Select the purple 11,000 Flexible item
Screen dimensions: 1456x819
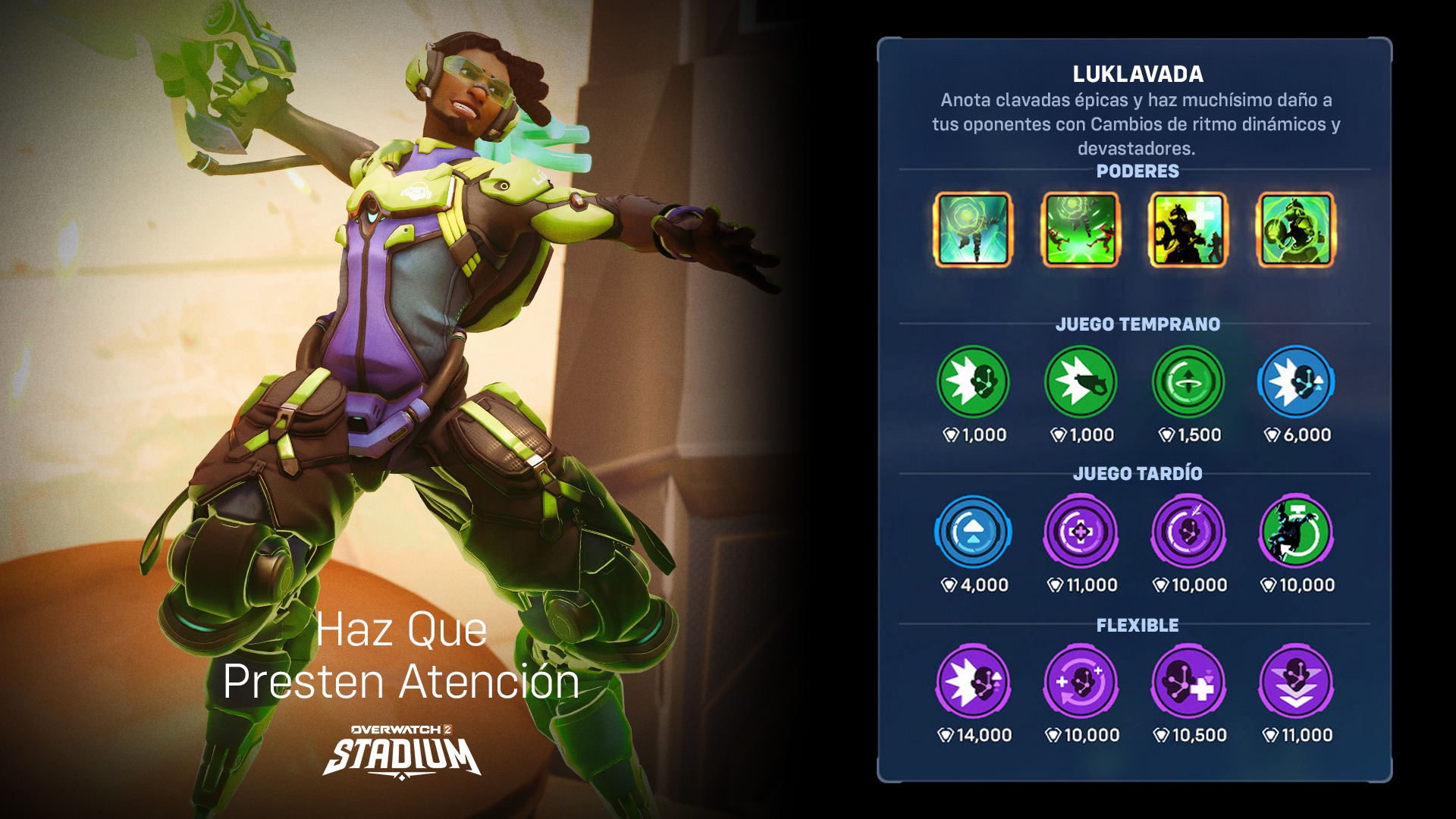click(1296, 682)
